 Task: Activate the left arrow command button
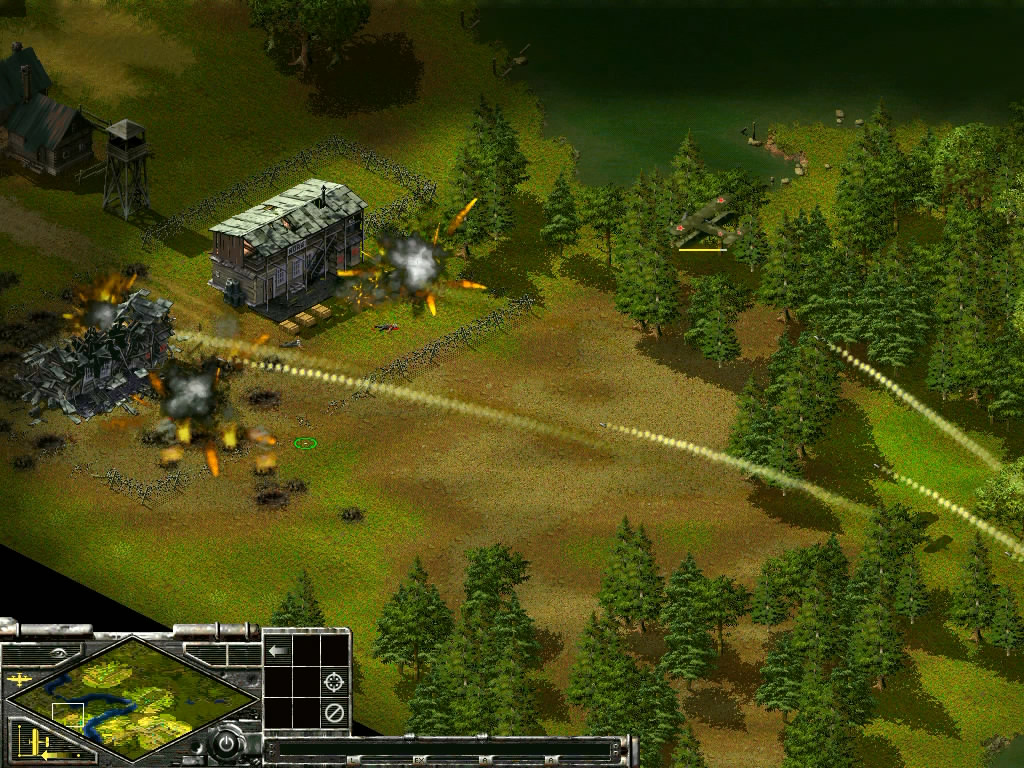tap(278, 651)
